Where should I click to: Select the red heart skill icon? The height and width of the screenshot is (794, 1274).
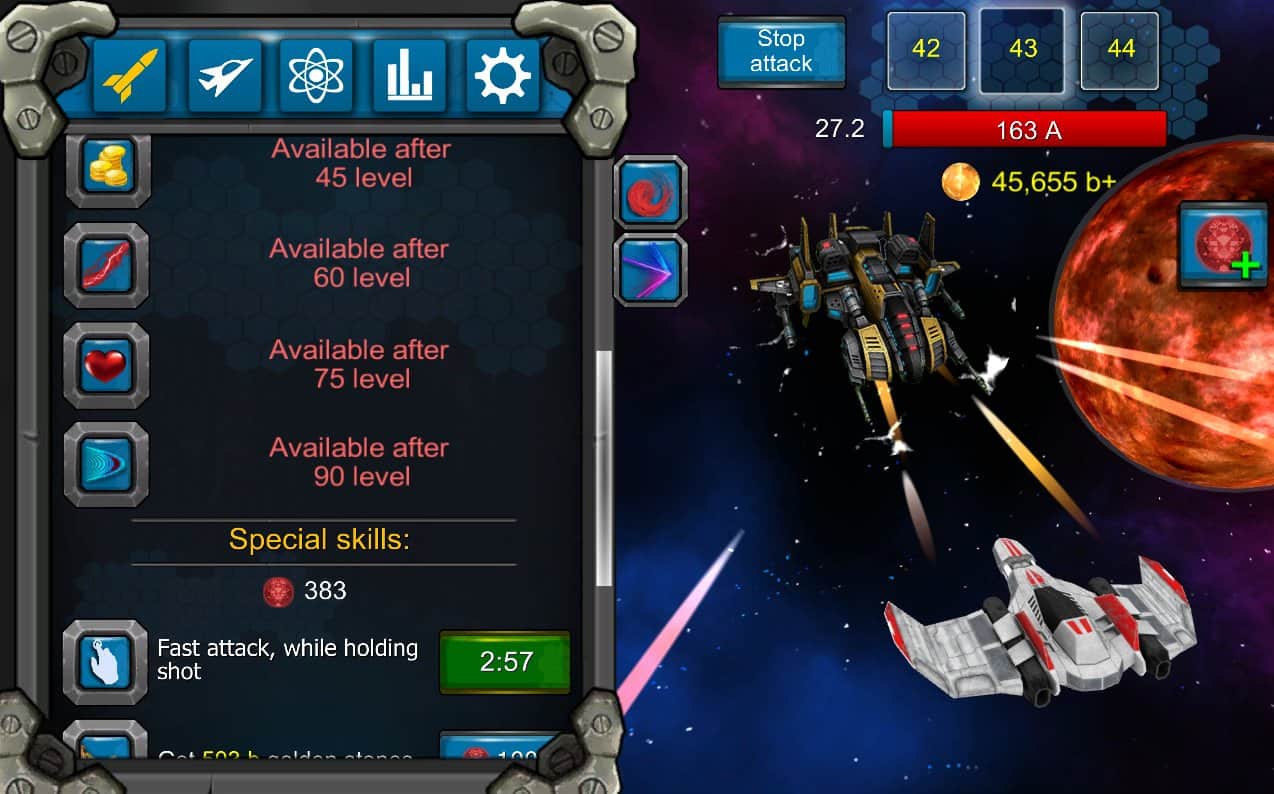coord(106,365)
